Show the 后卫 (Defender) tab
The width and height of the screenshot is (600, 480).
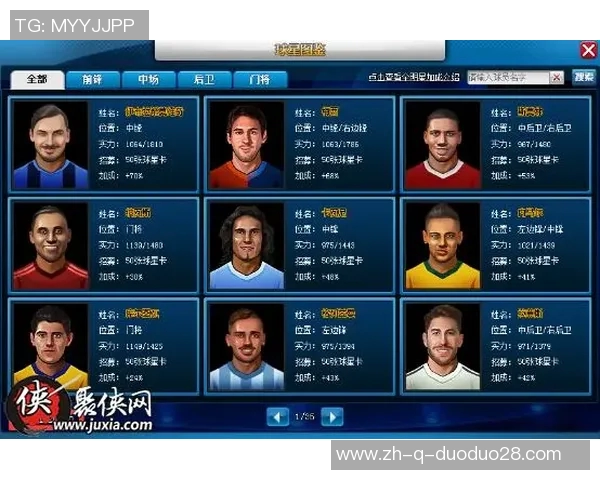coord(204,79)
